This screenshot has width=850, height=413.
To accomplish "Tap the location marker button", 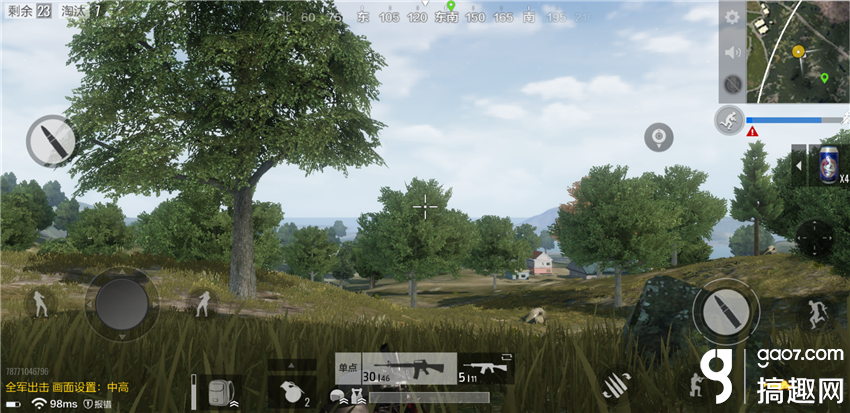I will pos(658,136).
